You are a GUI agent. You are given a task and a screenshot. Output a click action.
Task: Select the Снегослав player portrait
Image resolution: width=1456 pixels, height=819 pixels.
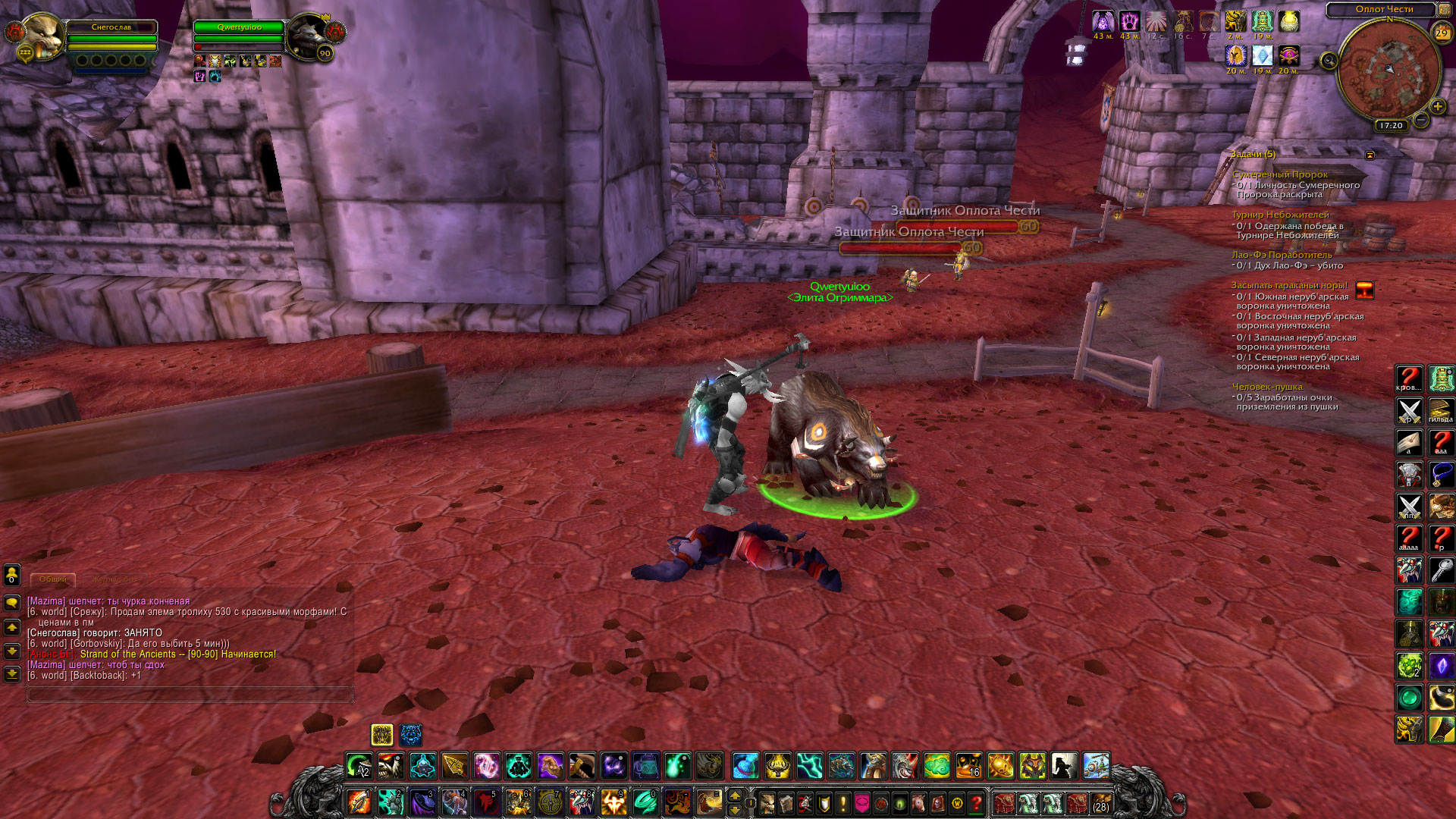42,35
